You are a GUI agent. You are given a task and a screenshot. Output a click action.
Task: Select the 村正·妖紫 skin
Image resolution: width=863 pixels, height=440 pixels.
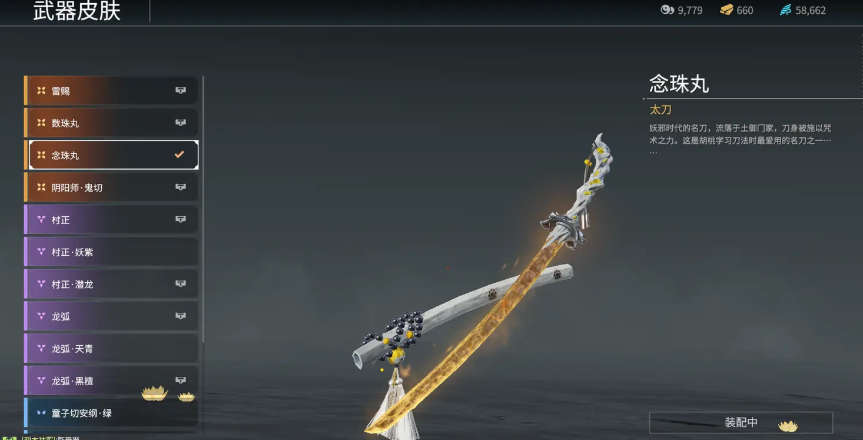(x=110, y=252)
